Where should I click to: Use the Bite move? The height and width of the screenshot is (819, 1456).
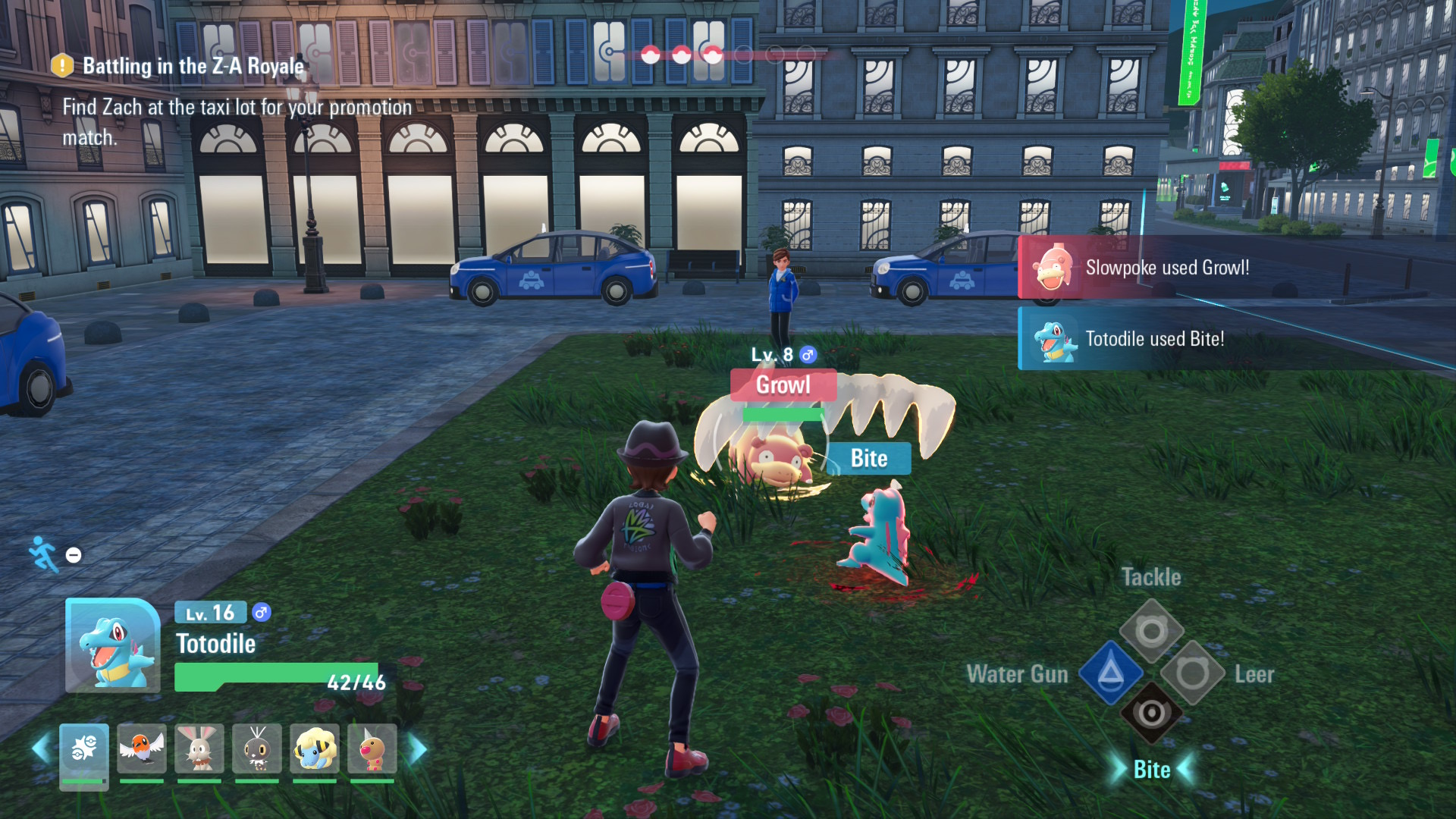1151,714
